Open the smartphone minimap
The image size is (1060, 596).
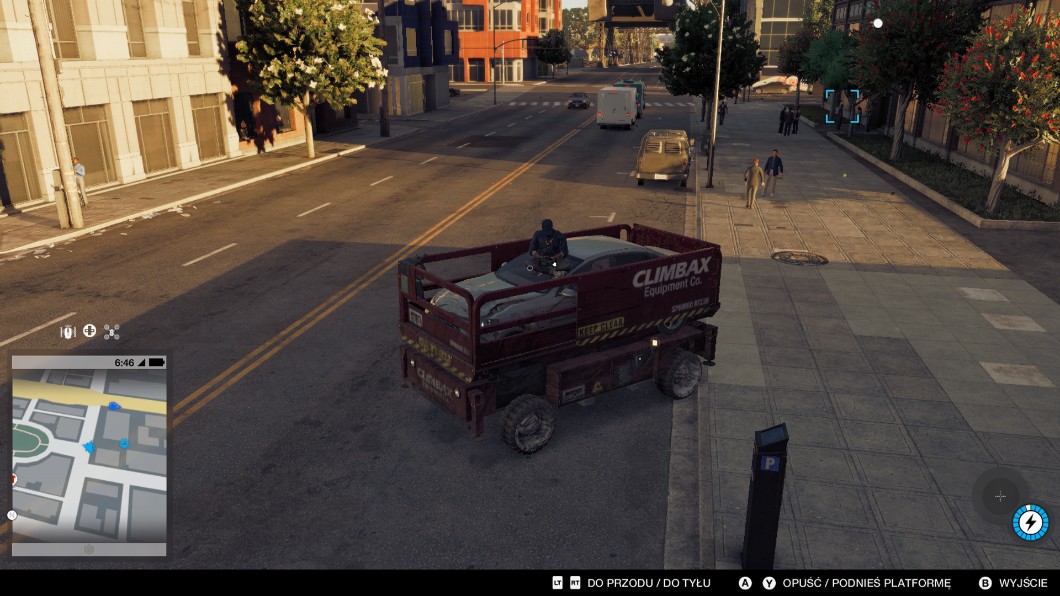click(x=89, y=455)
